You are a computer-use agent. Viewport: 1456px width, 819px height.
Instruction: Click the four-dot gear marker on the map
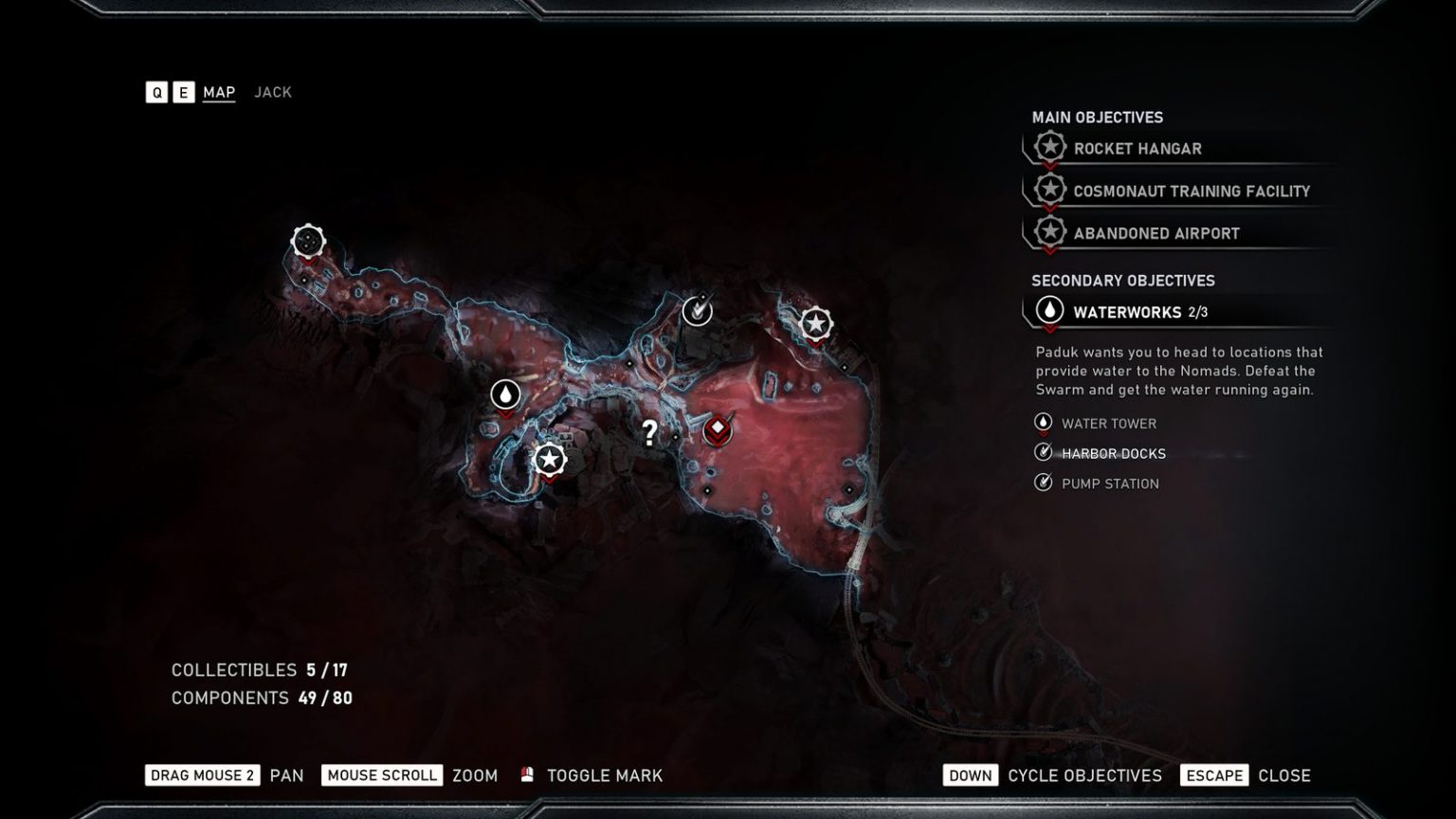(308, 241)
